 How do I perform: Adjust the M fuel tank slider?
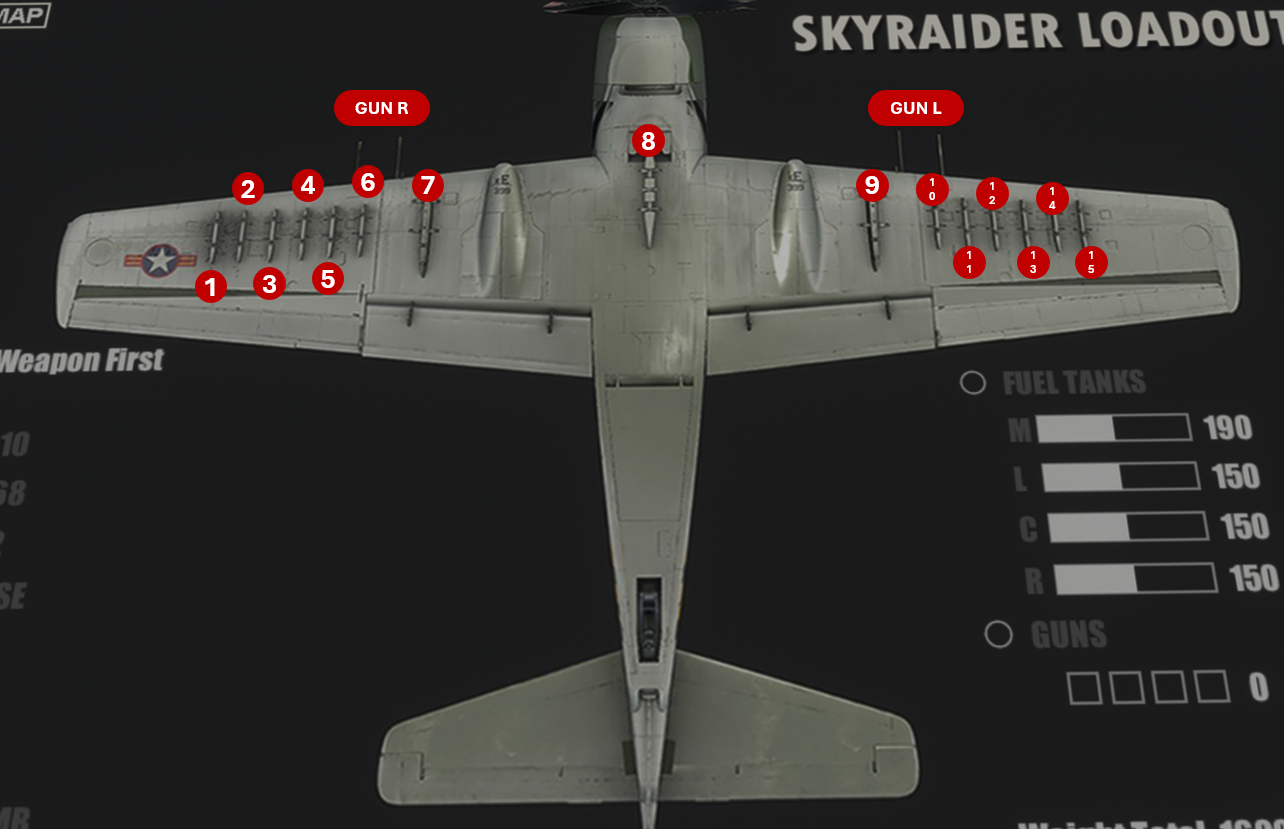1114,428
